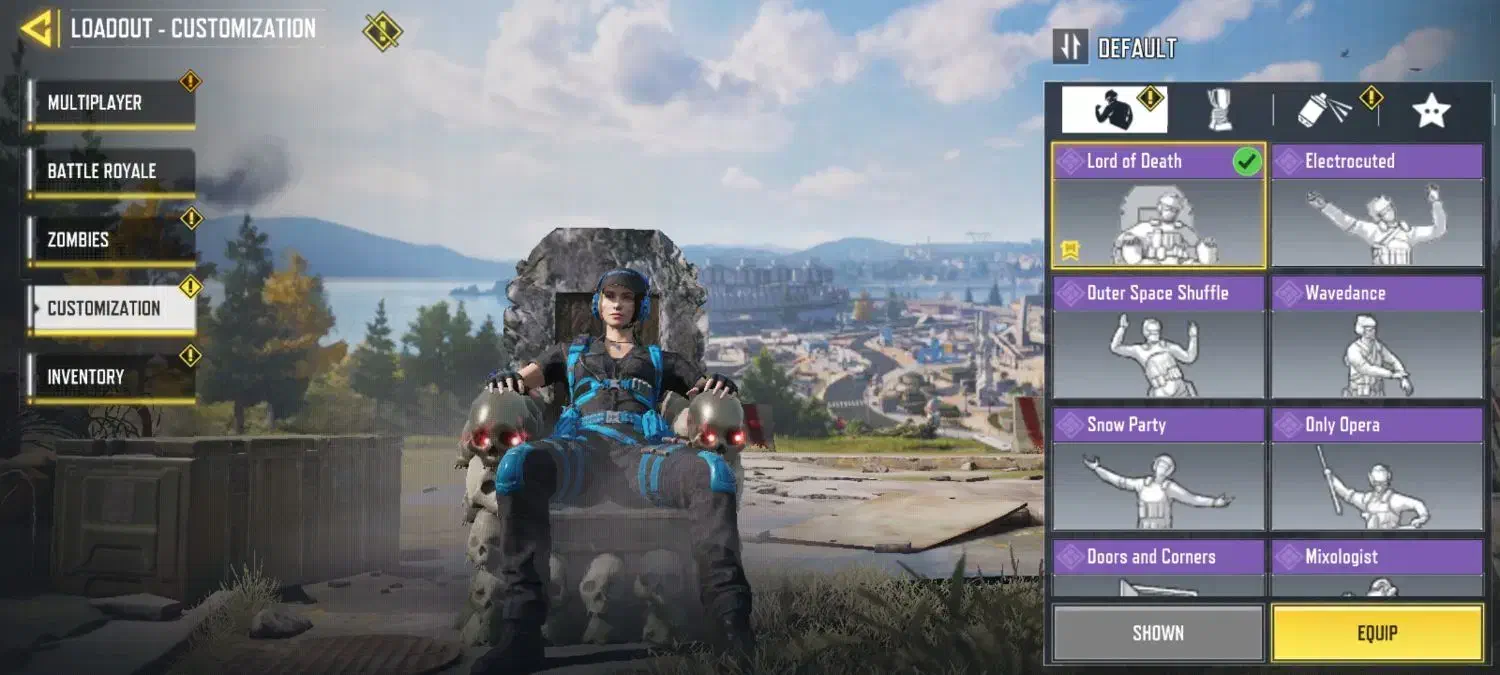Screen dimensions: 1500x675
Task: Open the Battle Royale loadout section
Action: point(110,171)
